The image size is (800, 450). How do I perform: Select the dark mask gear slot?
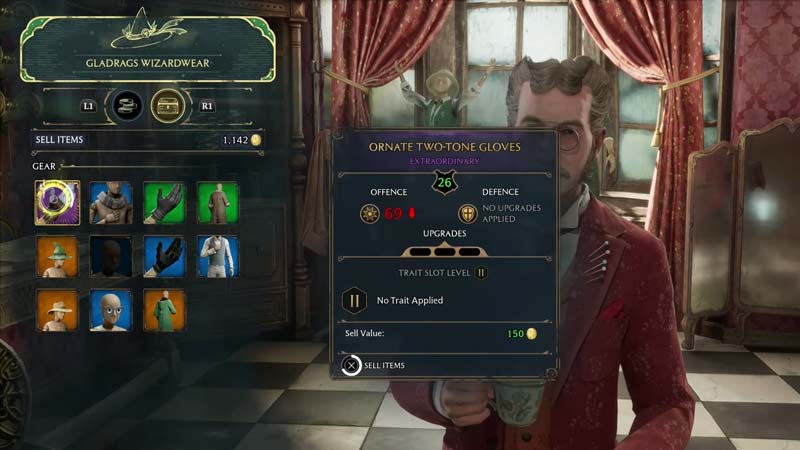(111, 256)
